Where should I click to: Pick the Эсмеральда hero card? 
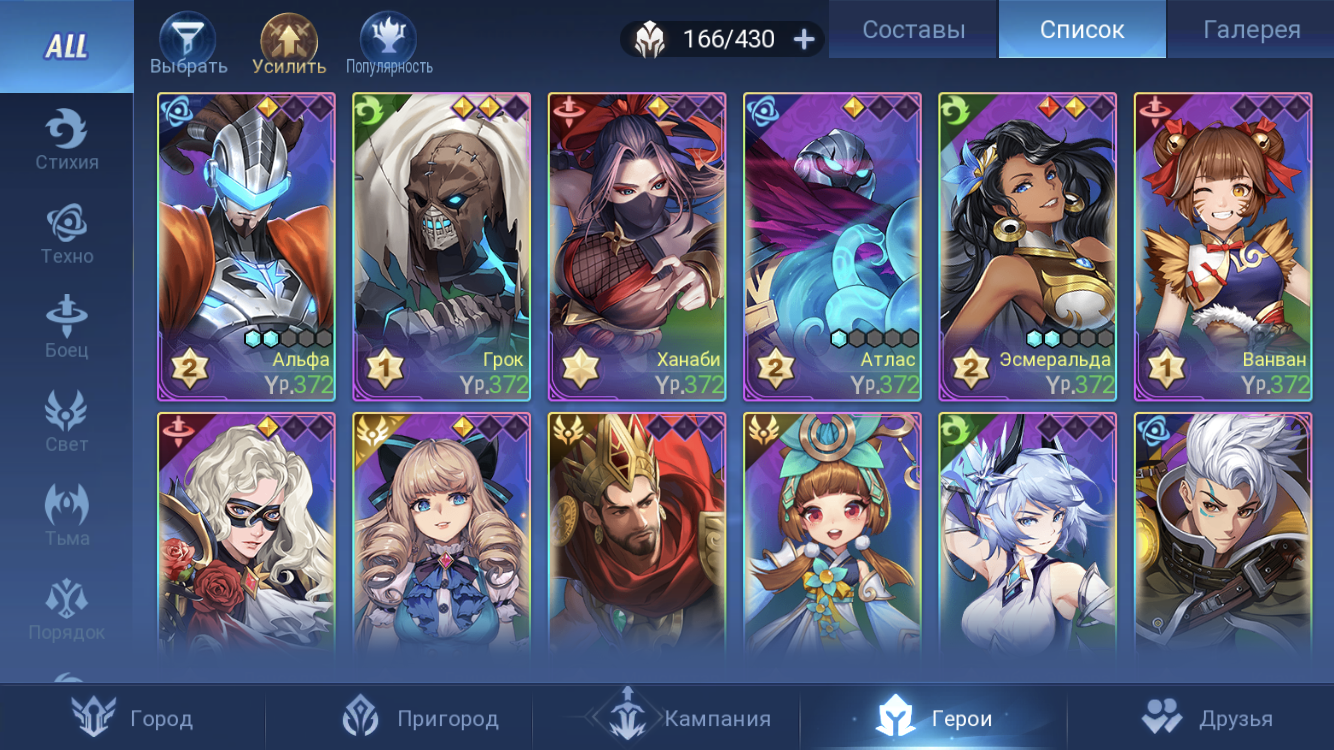(x=1027, y=247)
